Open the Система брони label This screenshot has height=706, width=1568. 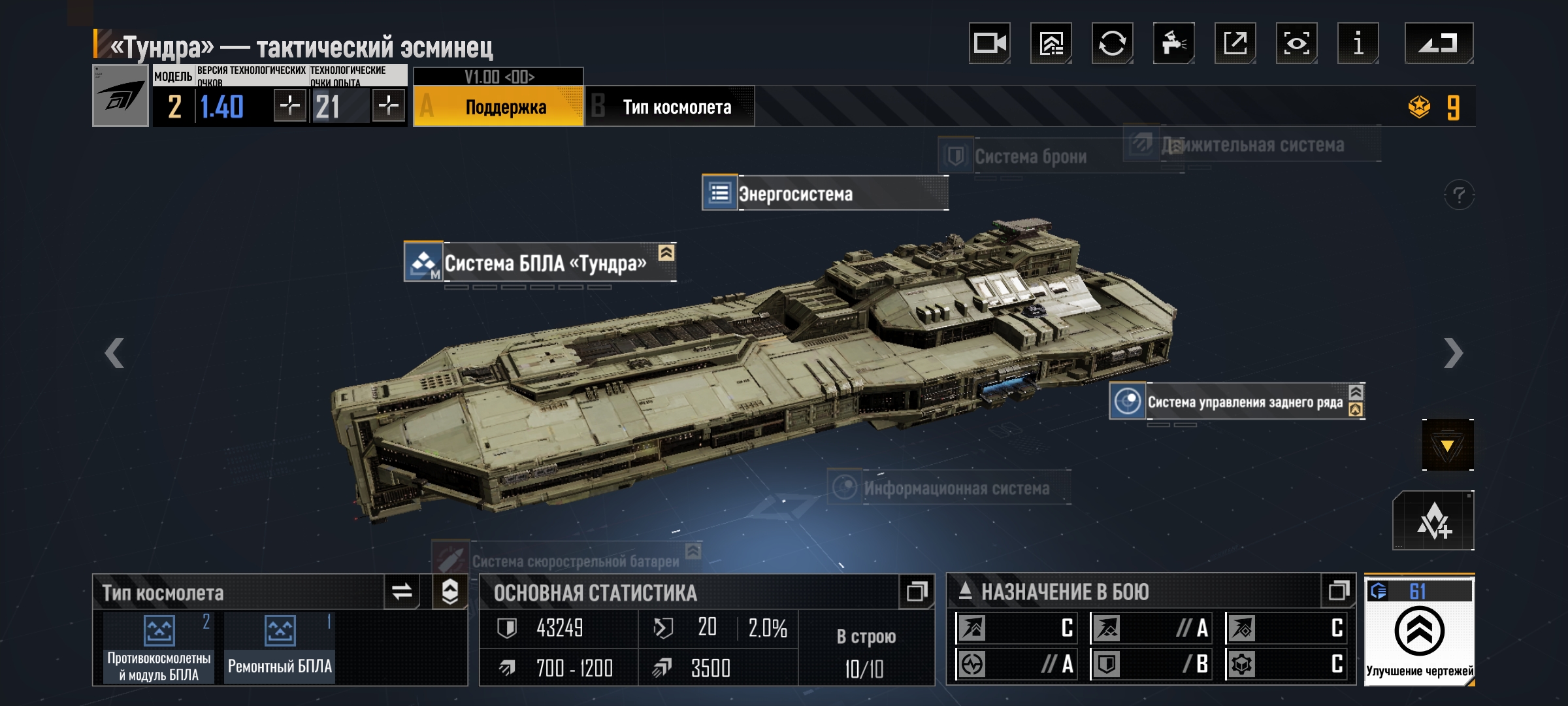[1029, 156]
